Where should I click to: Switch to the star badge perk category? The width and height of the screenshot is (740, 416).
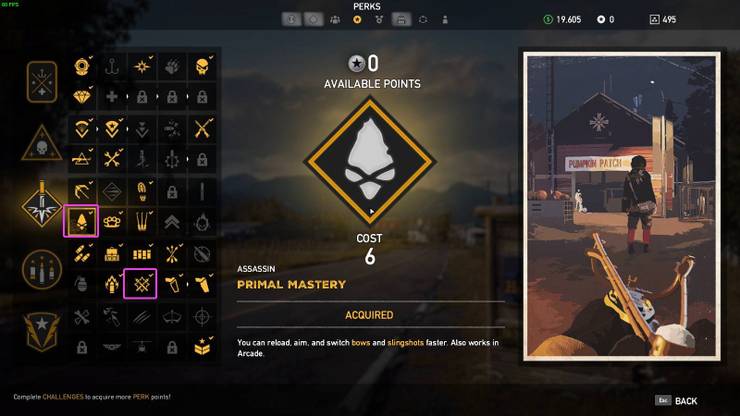44,330
